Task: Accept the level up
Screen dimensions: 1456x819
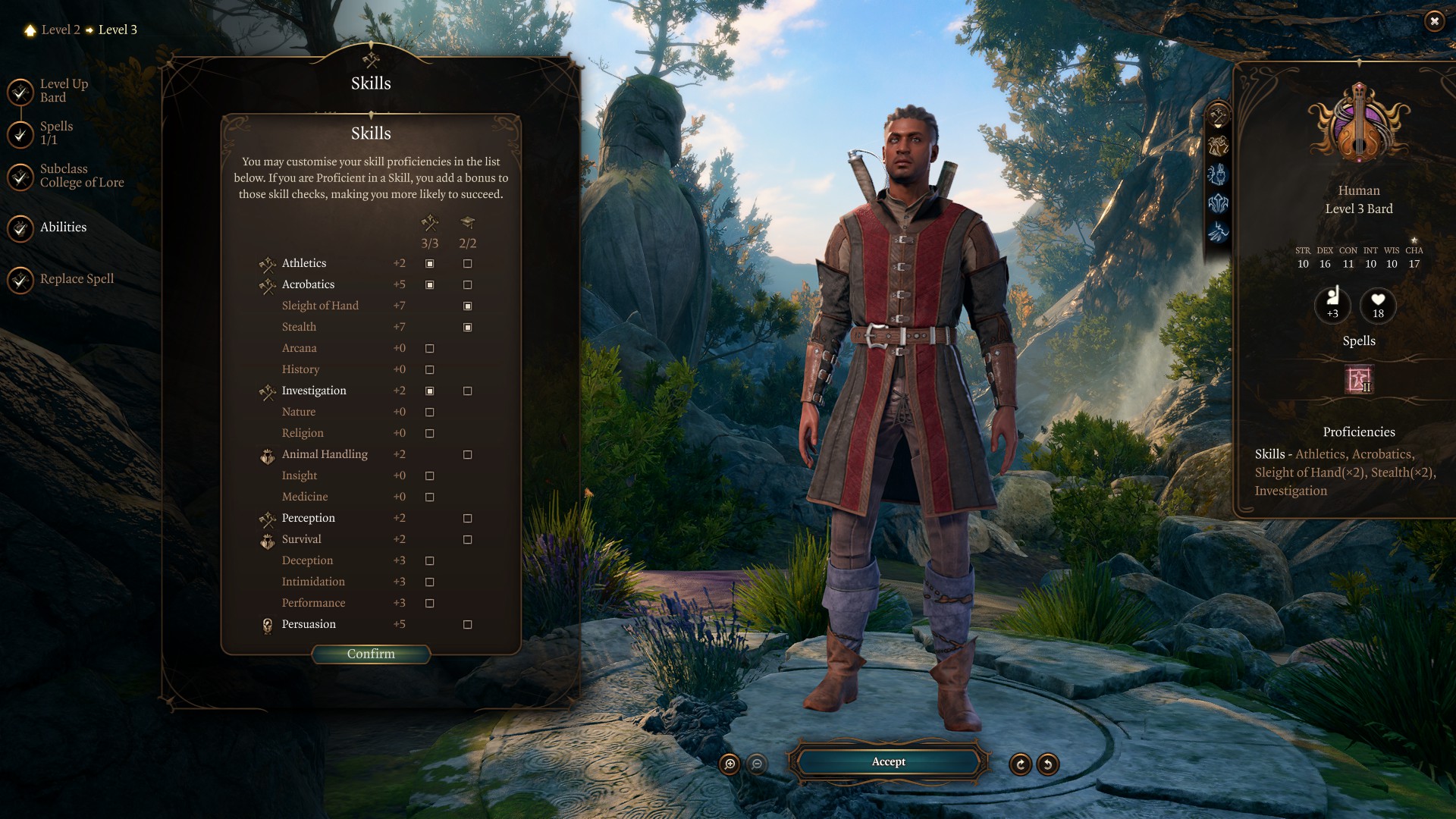Action: tap(888, 761)
